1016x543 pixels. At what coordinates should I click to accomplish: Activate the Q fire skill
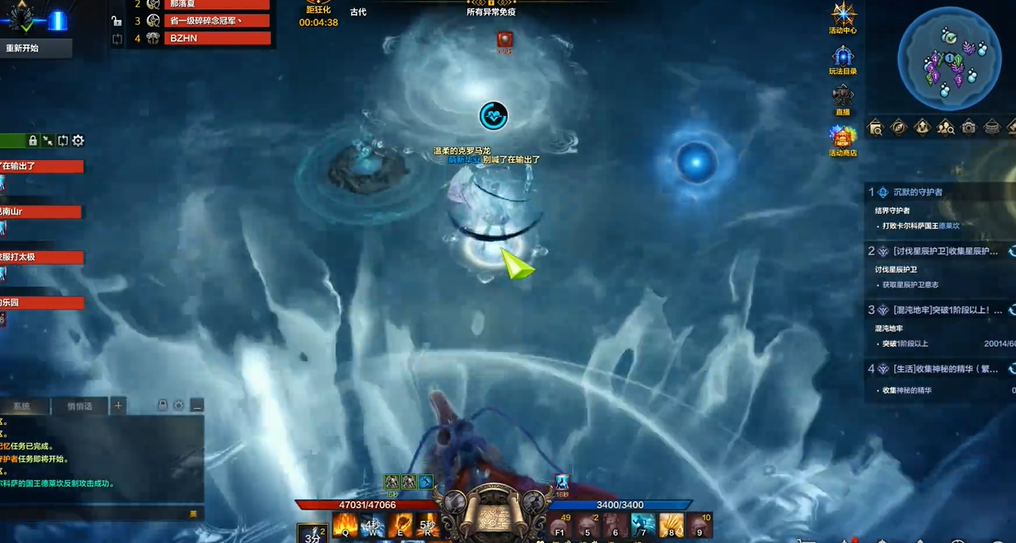click(x=345, y=524)
